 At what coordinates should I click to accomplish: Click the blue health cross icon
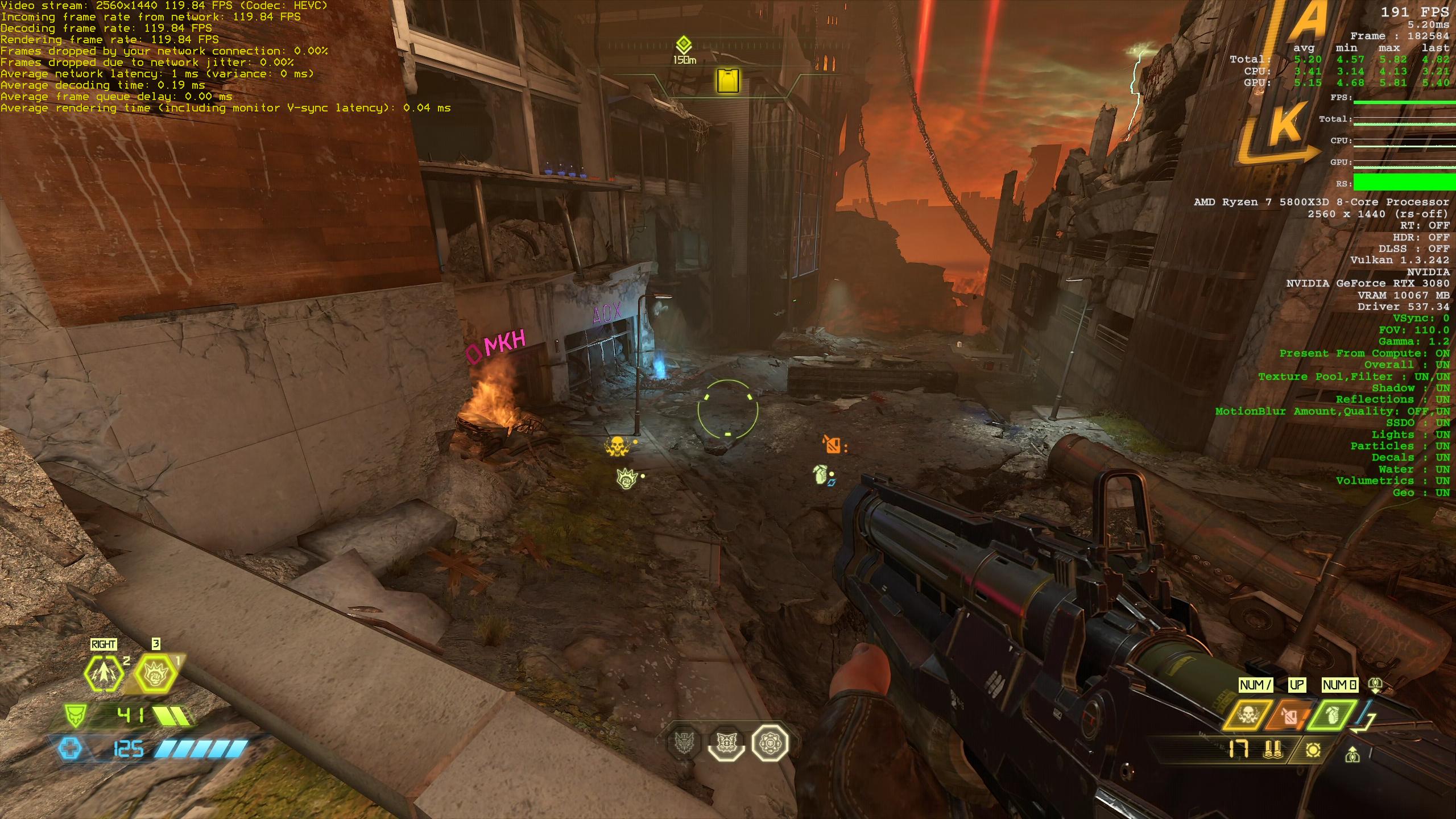(x=71, y=748)
